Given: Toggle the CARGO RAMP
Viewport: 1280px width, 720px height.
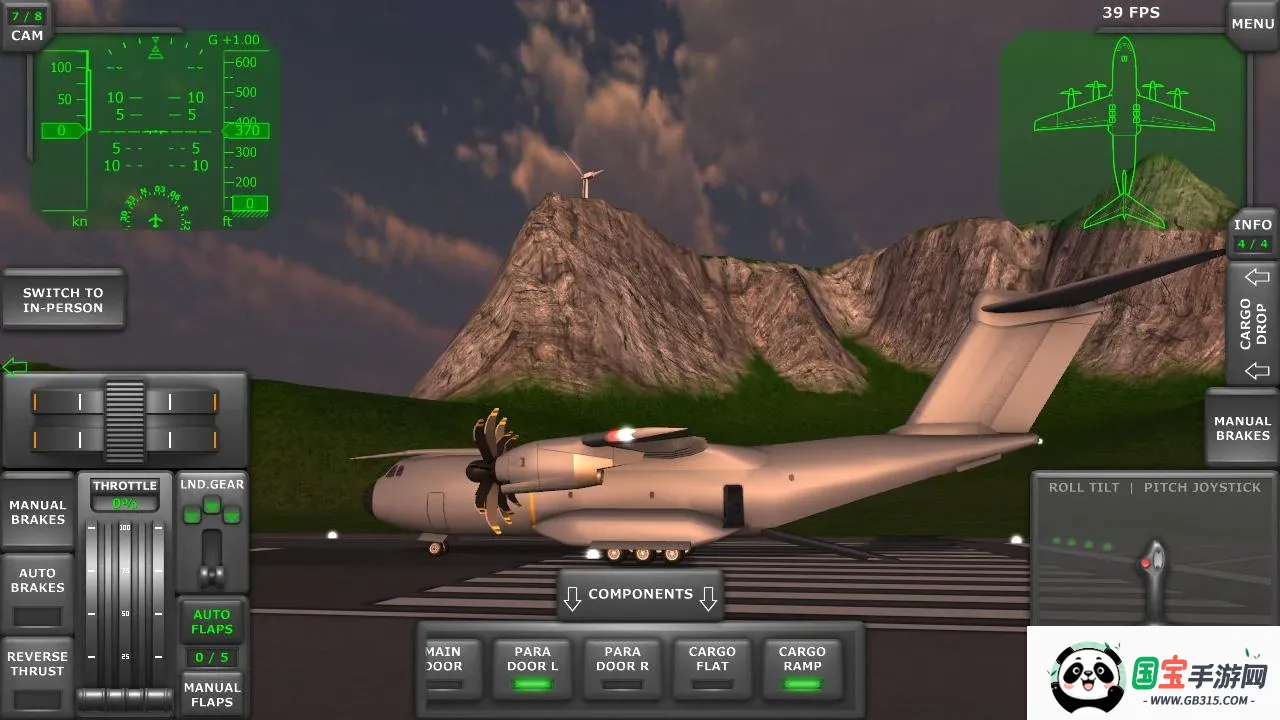Looking at the screenshot, I should [x=802, y=668].
